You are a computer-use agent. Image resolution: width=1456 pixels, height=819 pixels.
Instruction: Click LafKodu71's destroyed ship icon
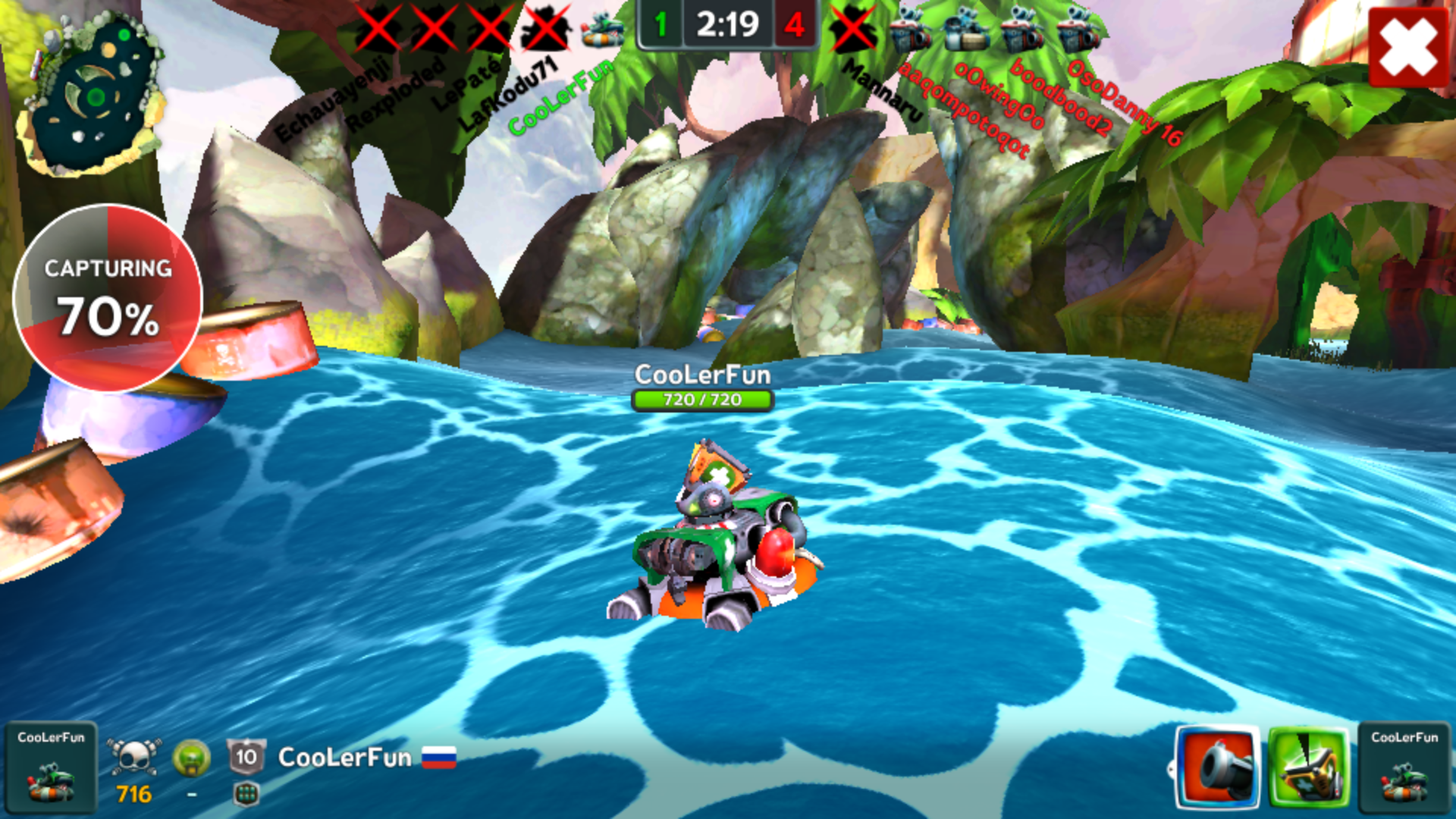546,29
